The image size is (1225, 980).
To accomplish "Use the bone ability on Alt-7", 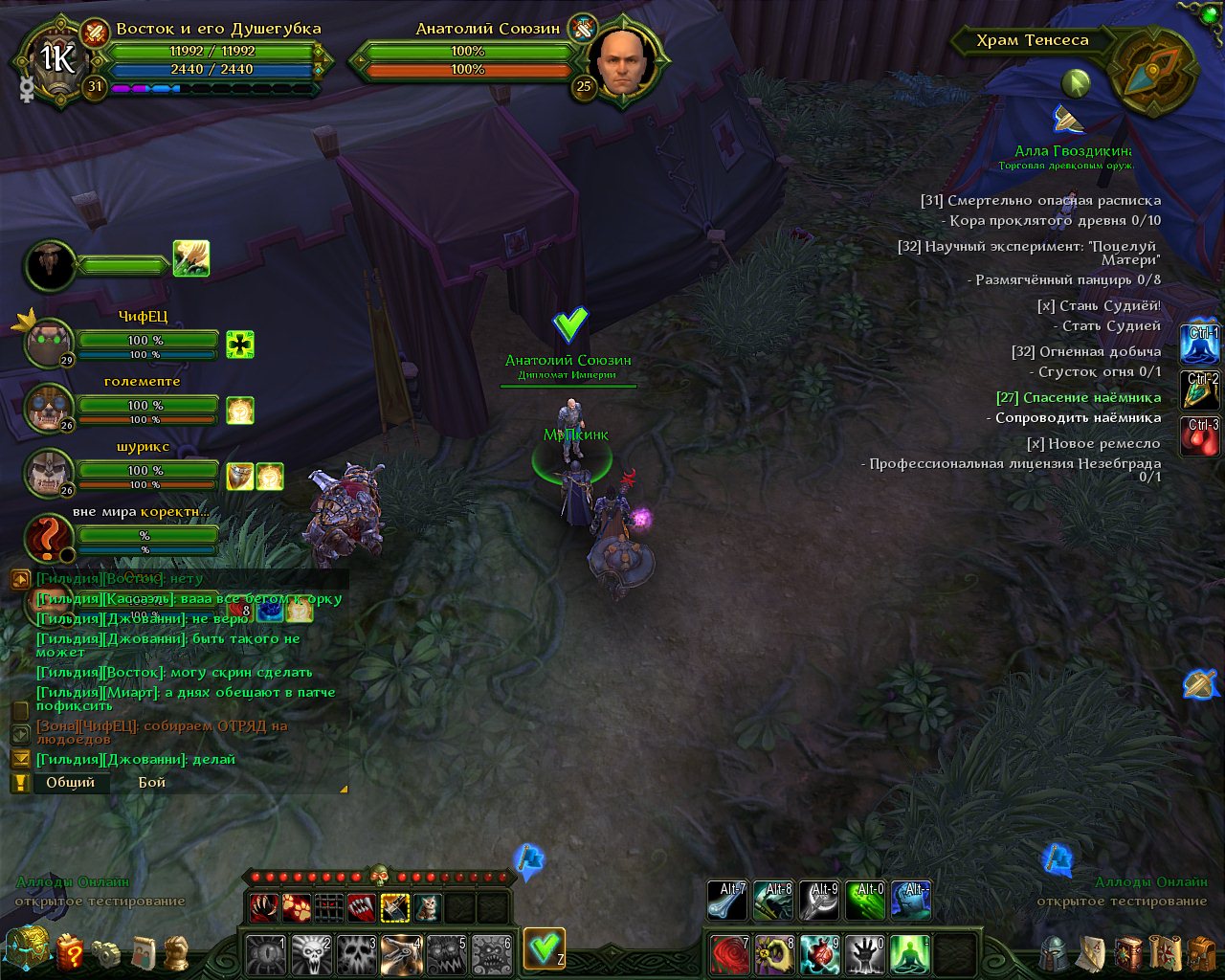I will tap(727, 901).
